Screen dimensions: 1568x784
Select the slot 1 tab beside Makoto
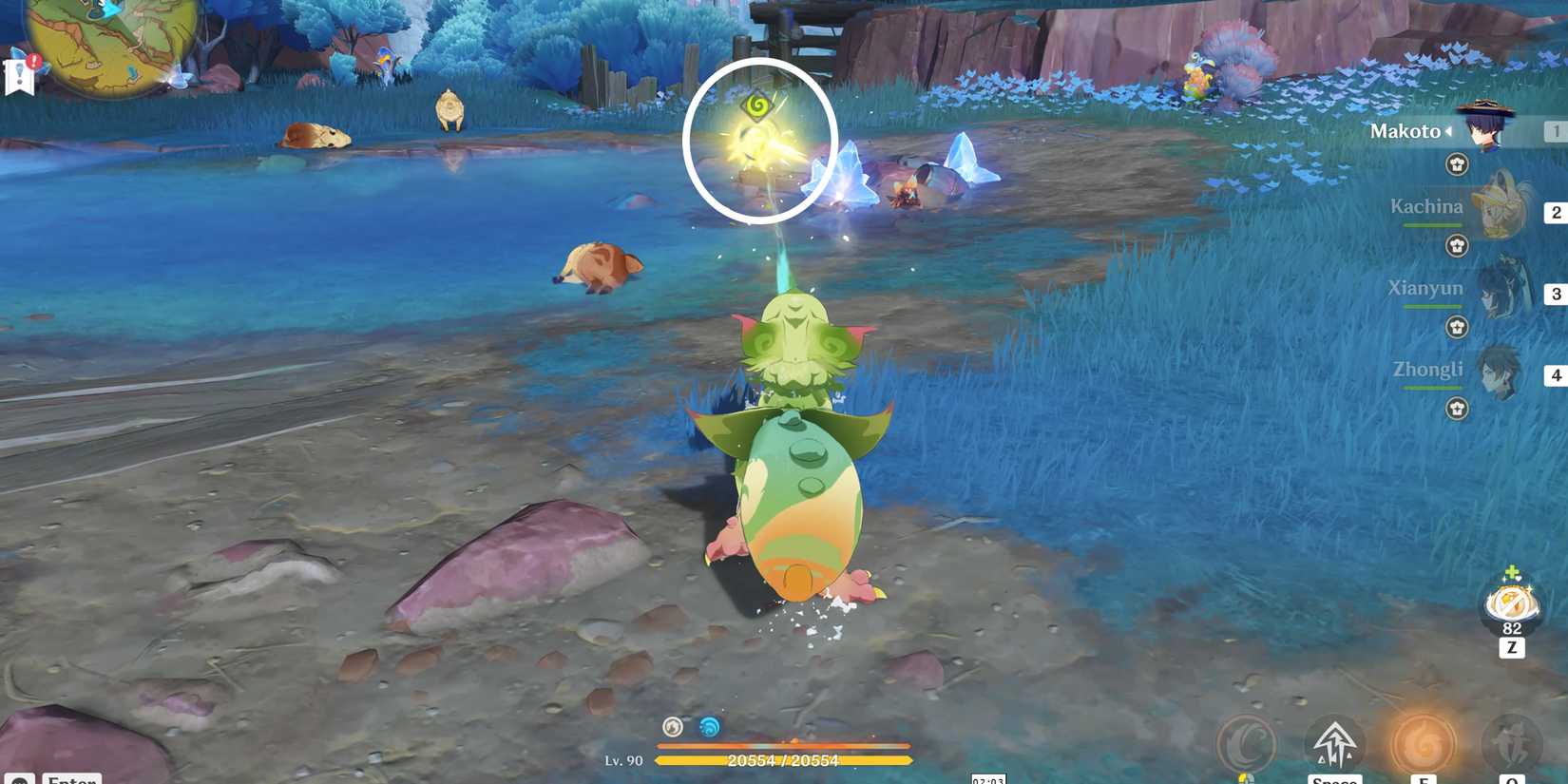tap(1555, 131)
